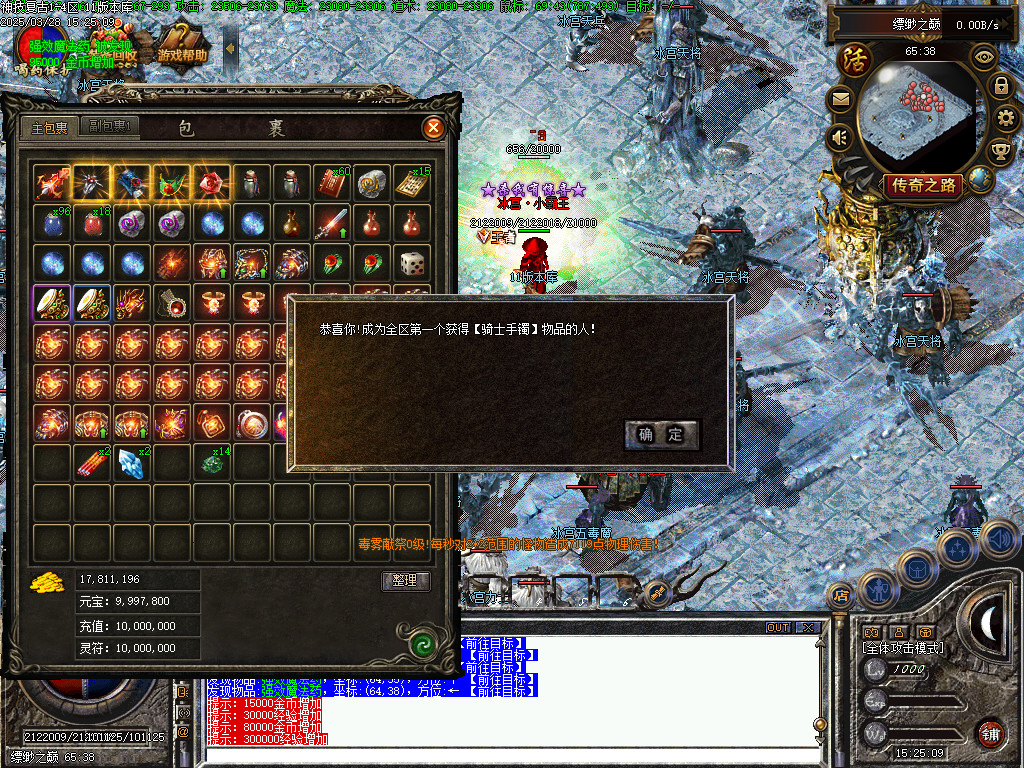Image resolution: width=1024 pixels, height=768 pixels.
Task: Open the trophy rankings icon
Action: 999,152
